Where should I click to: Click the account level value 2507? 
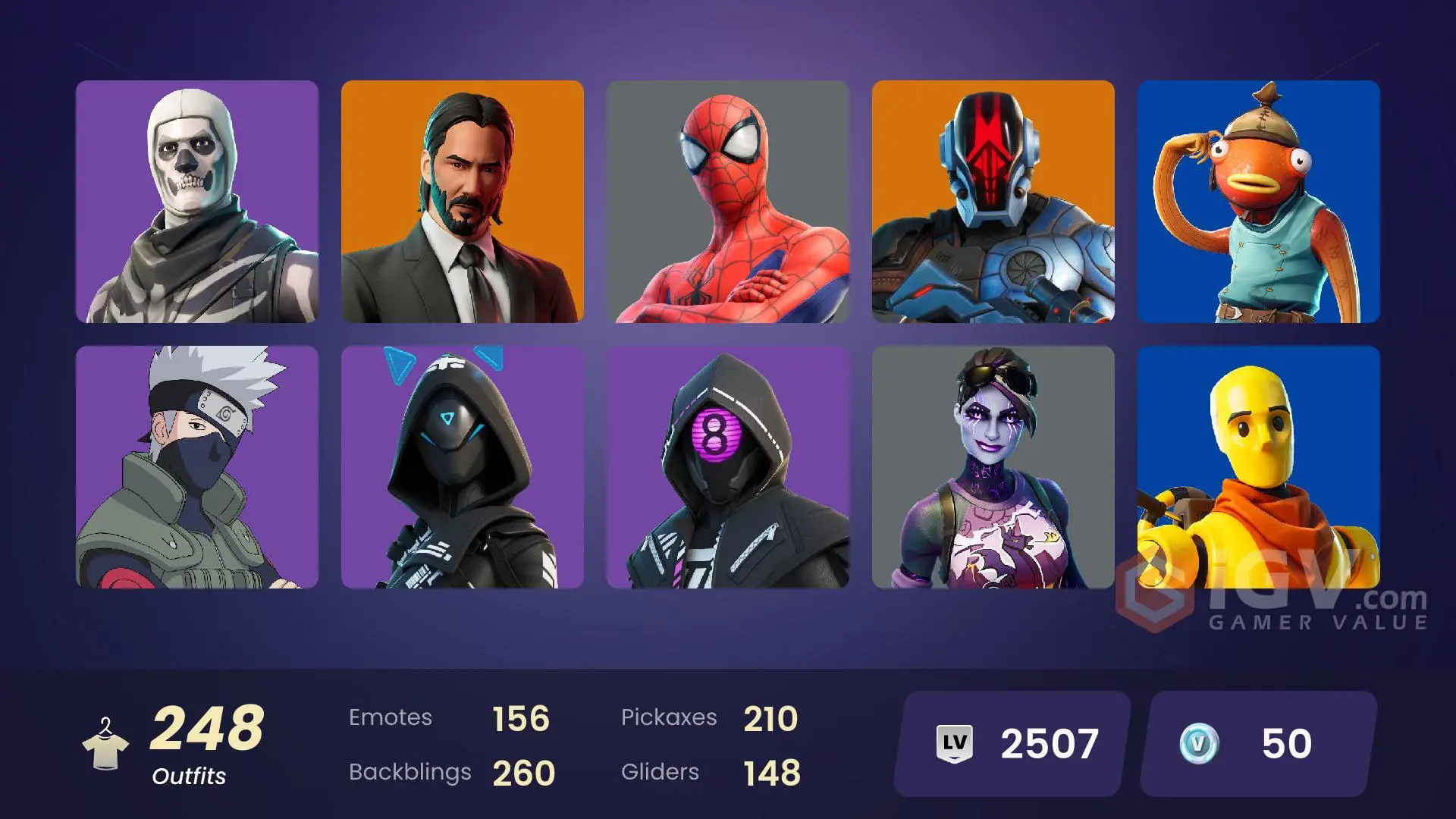(x=1050, y=744)
